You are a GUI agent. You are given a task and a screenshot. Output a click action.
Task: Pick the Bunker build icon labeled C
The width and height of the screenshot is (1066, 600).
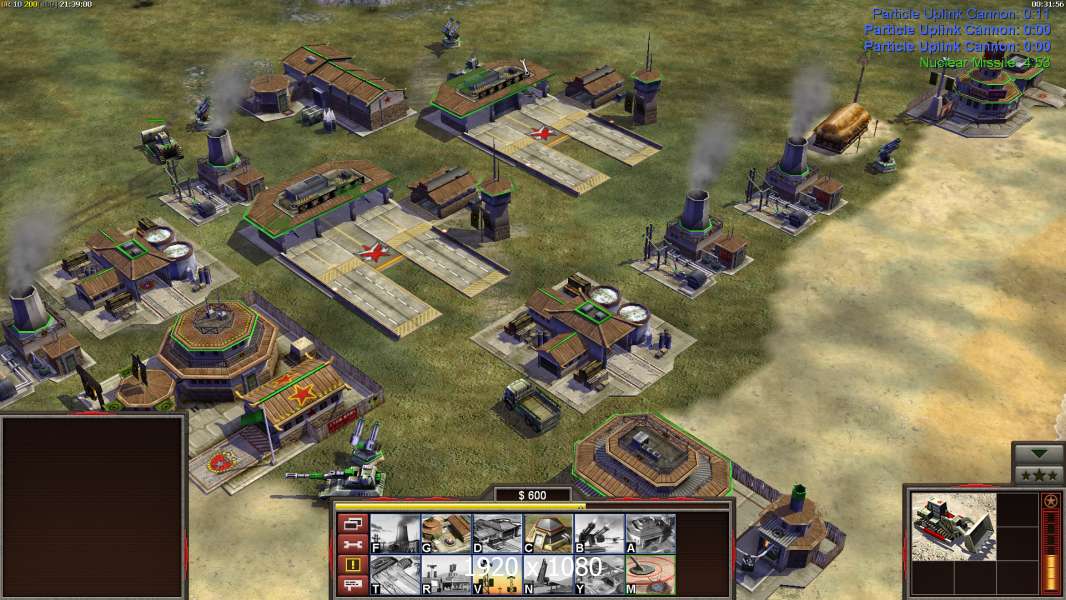[548, 533]
